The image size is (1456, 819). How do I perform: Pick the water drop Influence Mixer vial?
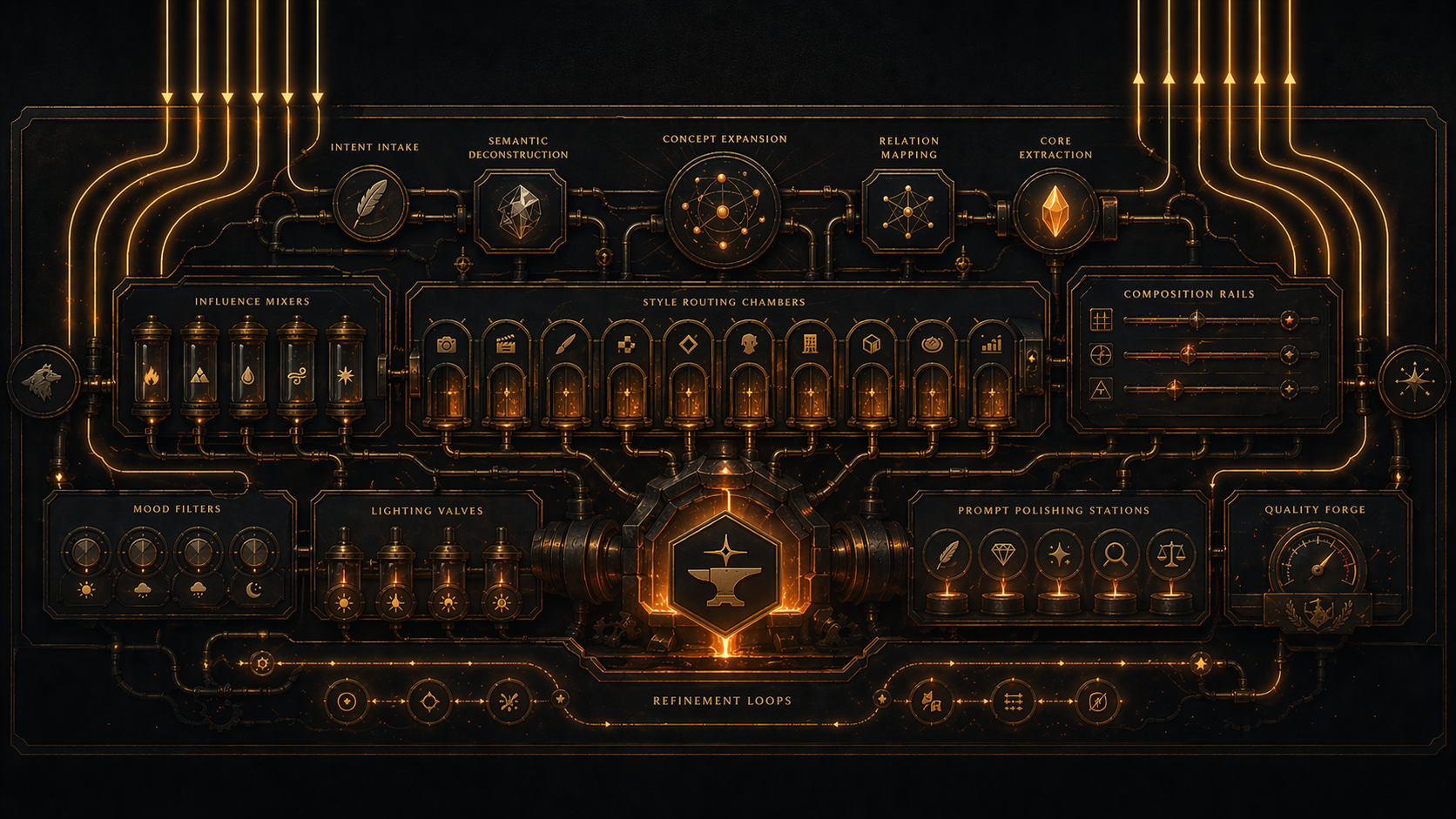pos(249,376)
